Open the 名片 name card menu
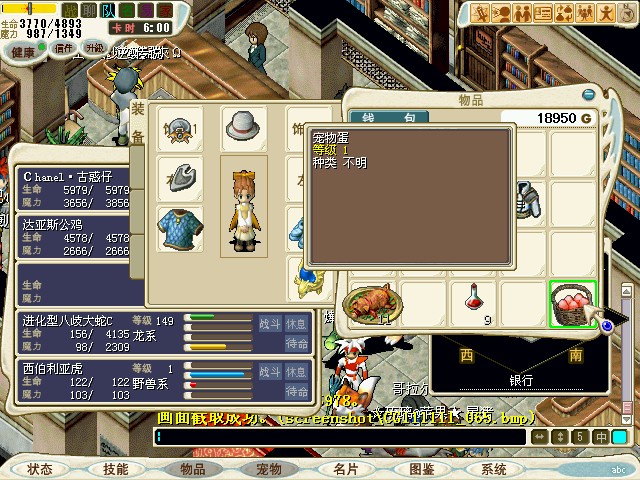The height and width of the screenshot is (480, 640). point(345,469)
